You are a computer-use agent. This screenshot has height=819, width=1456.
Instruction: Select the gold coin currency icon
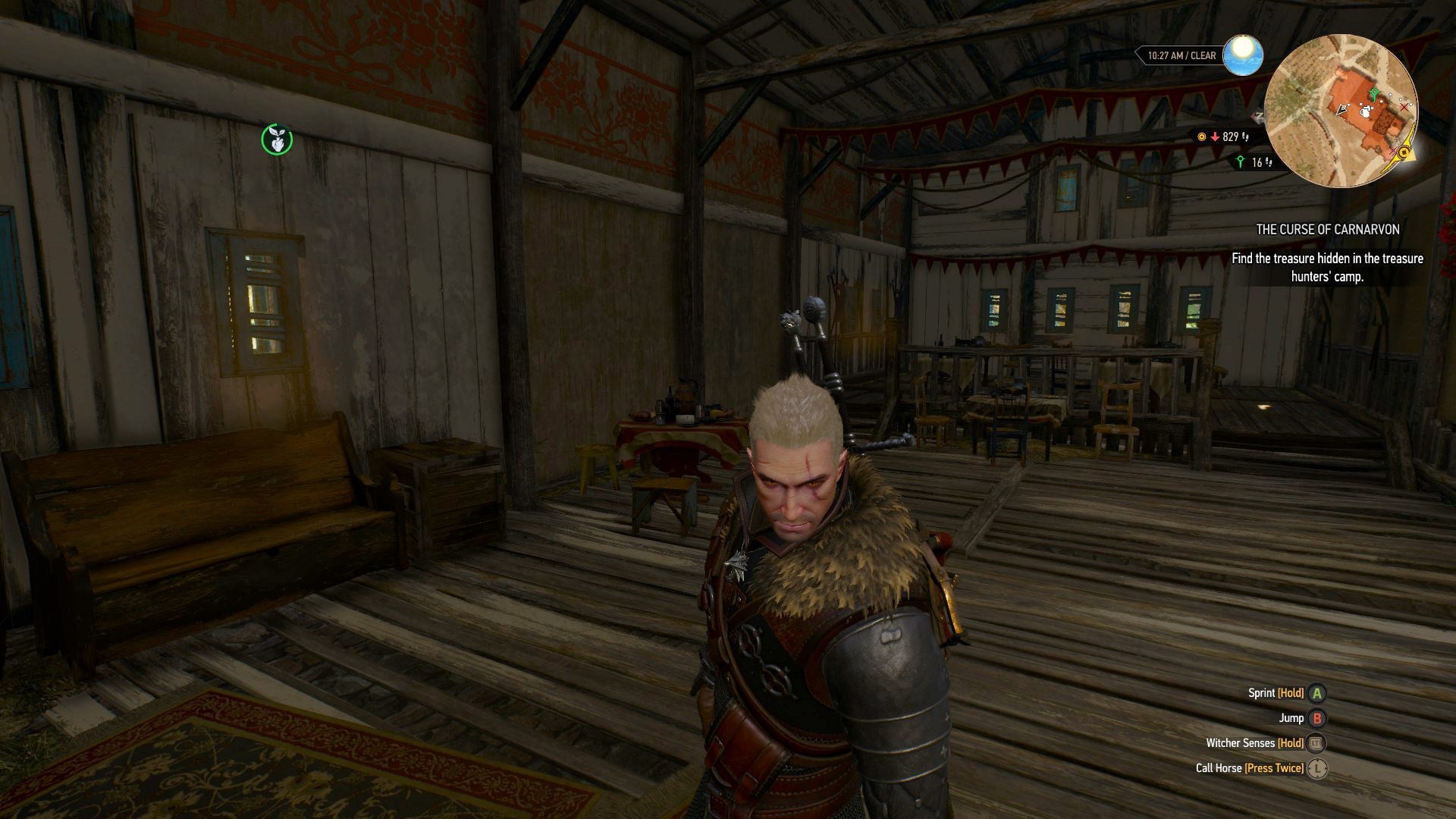(1201, 137)
